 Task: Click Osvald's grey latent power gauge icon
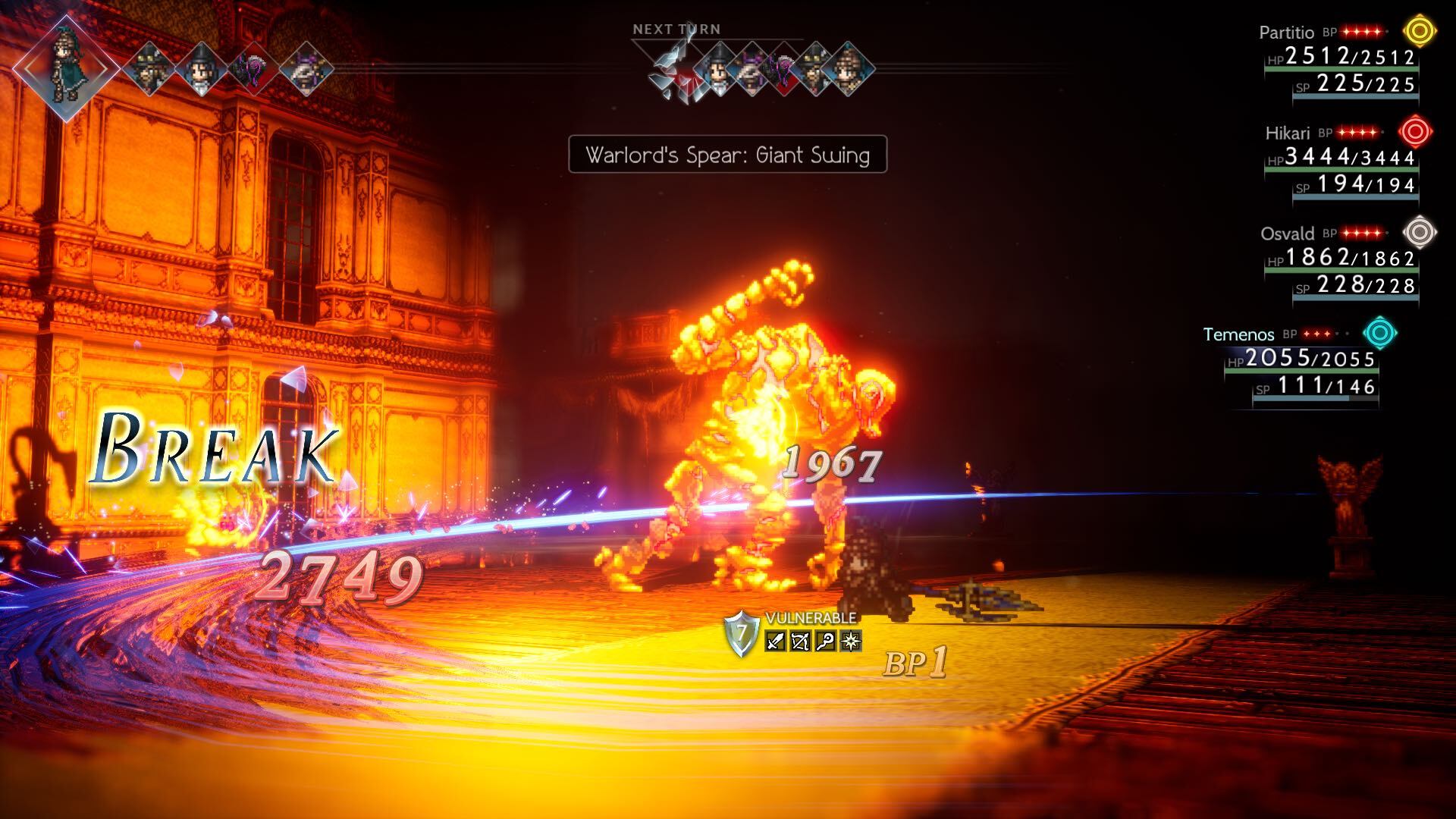[x=1420, y=232]
